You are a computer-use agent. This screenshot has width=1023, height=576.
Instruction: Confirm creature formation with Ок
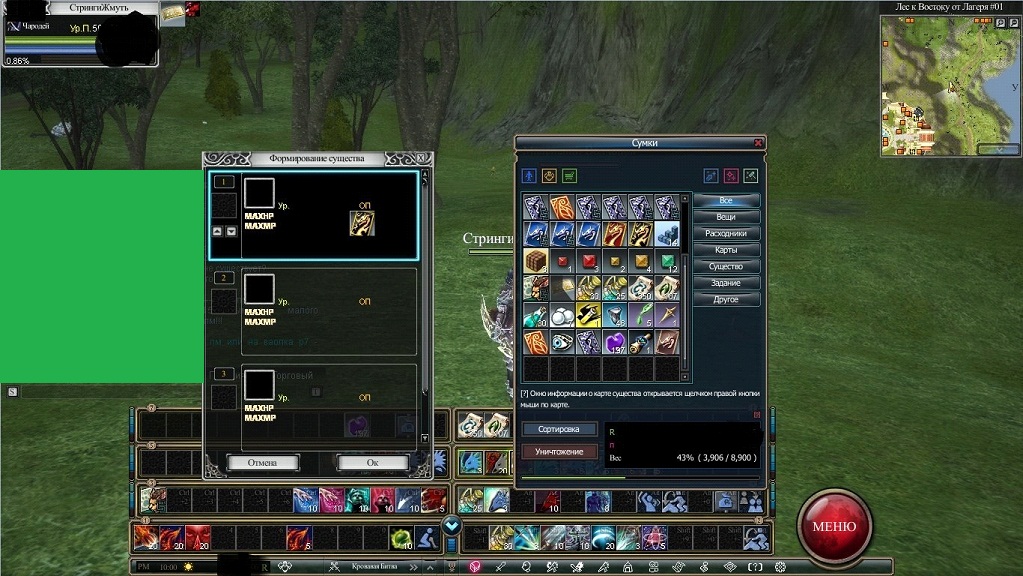pos(372,463)
